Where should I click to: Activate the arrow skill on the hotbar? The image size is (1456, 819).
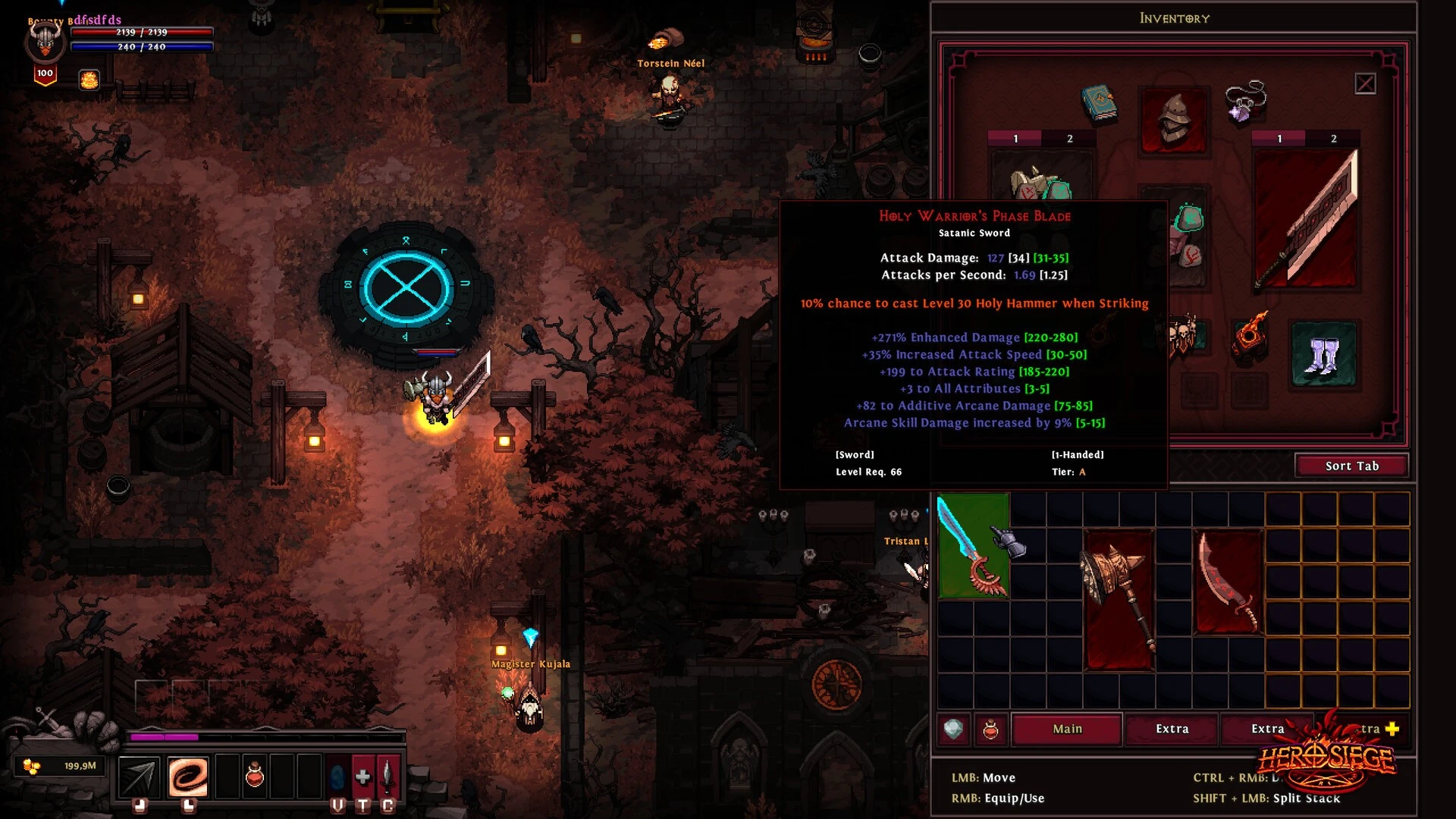(140, 776)
